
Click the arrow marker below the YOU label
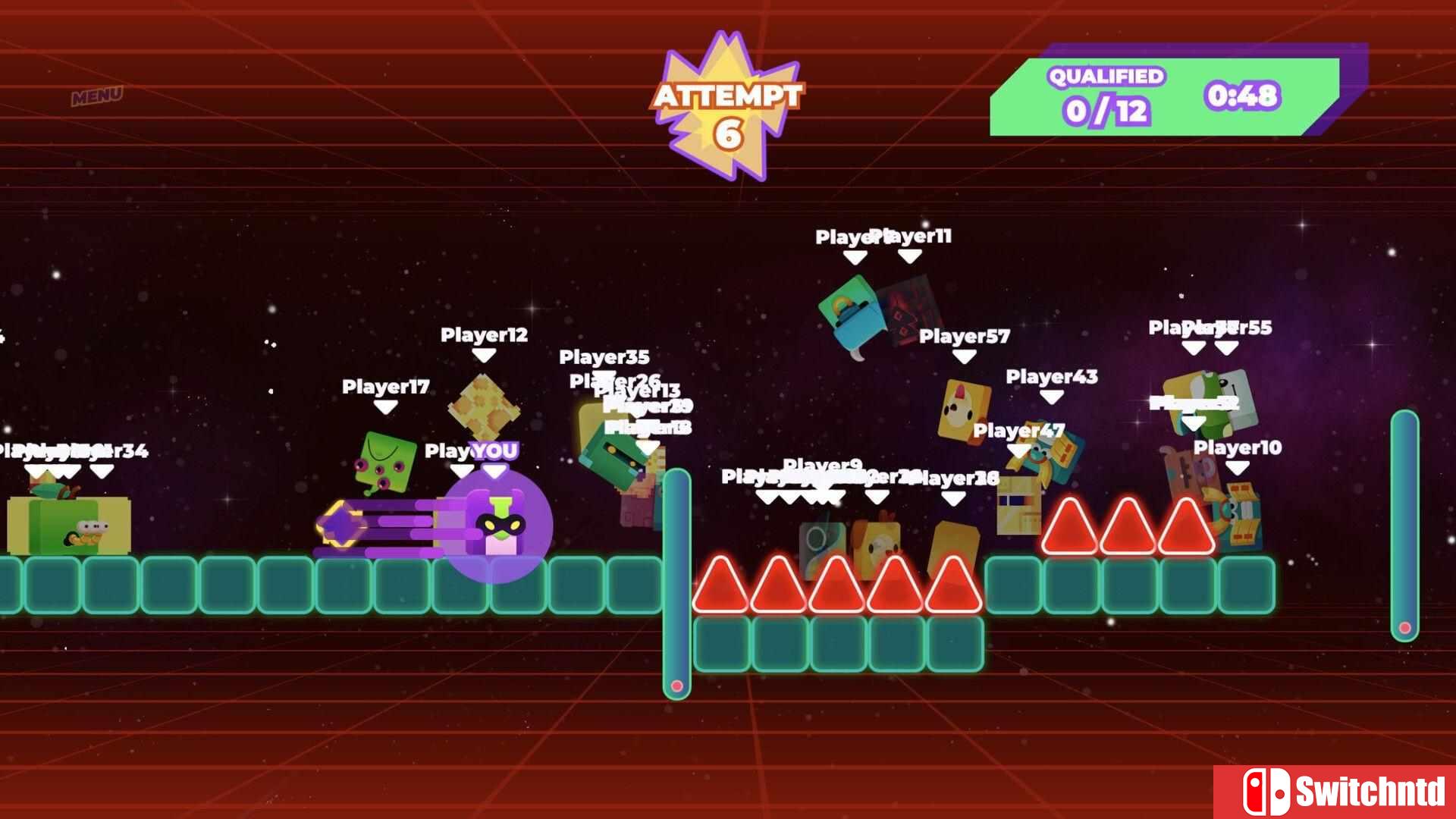click(x=494, y=470)
